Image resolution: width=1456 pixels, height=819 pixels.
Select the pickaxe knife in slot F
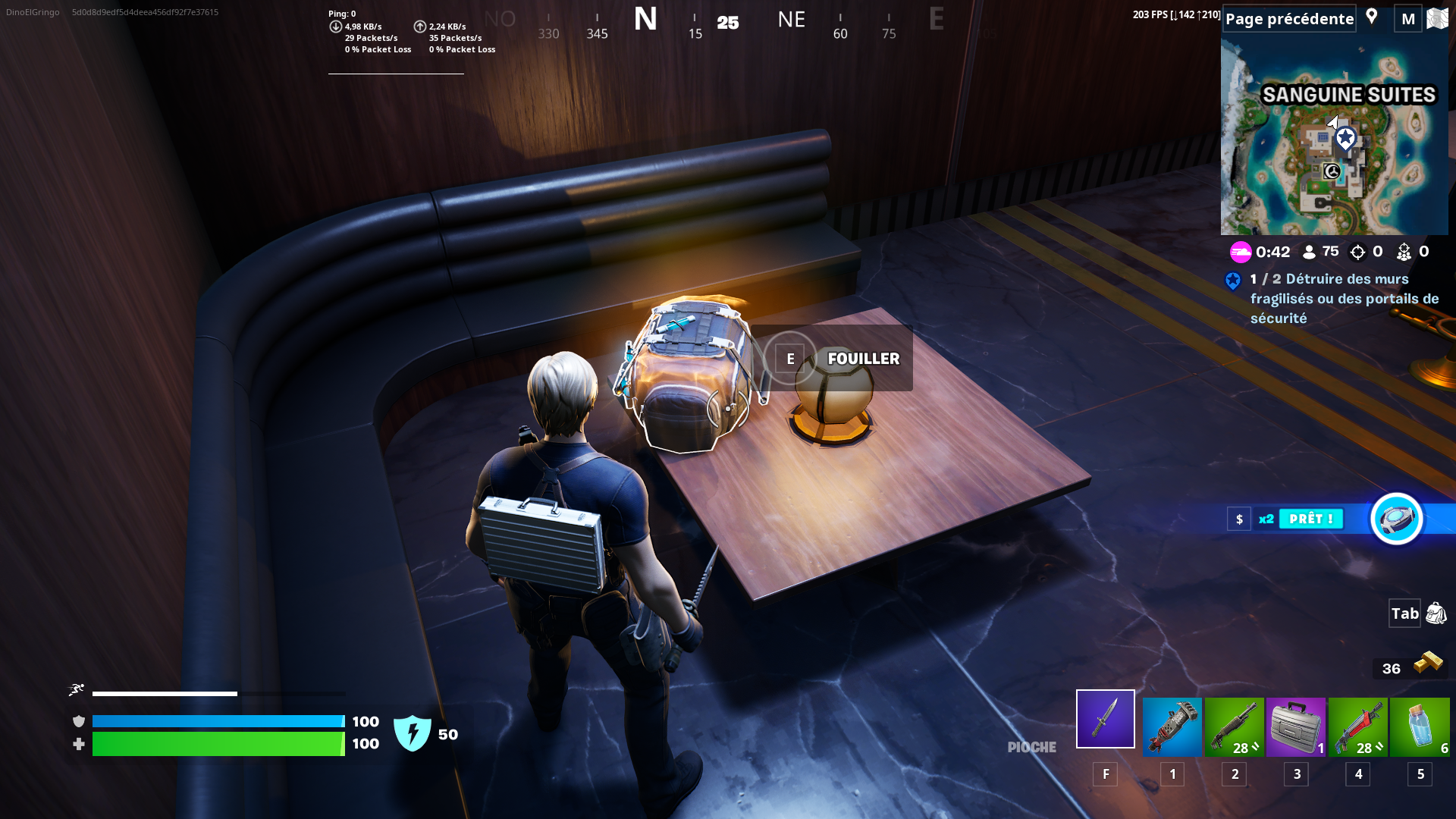pyautogui.click(x=1105, y=718)
